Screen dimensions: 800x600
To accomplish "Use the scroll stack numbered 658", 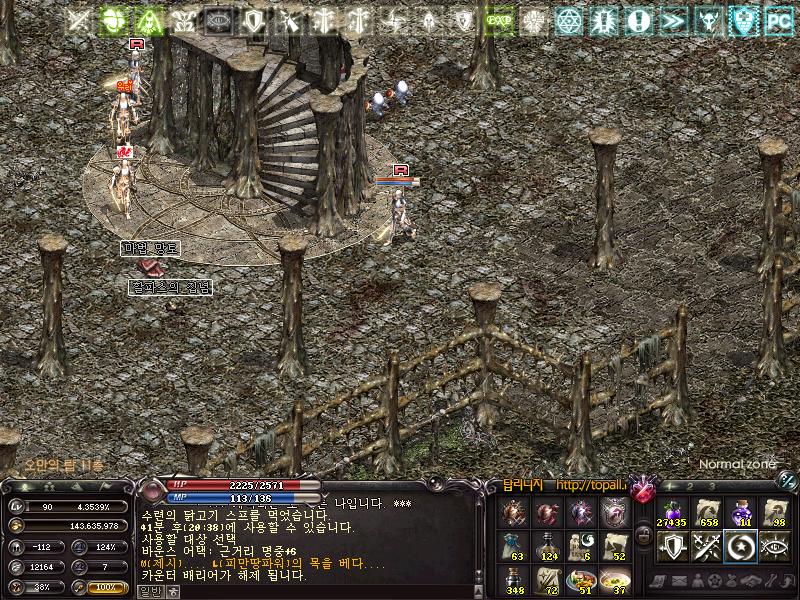I will coord(706,513).
